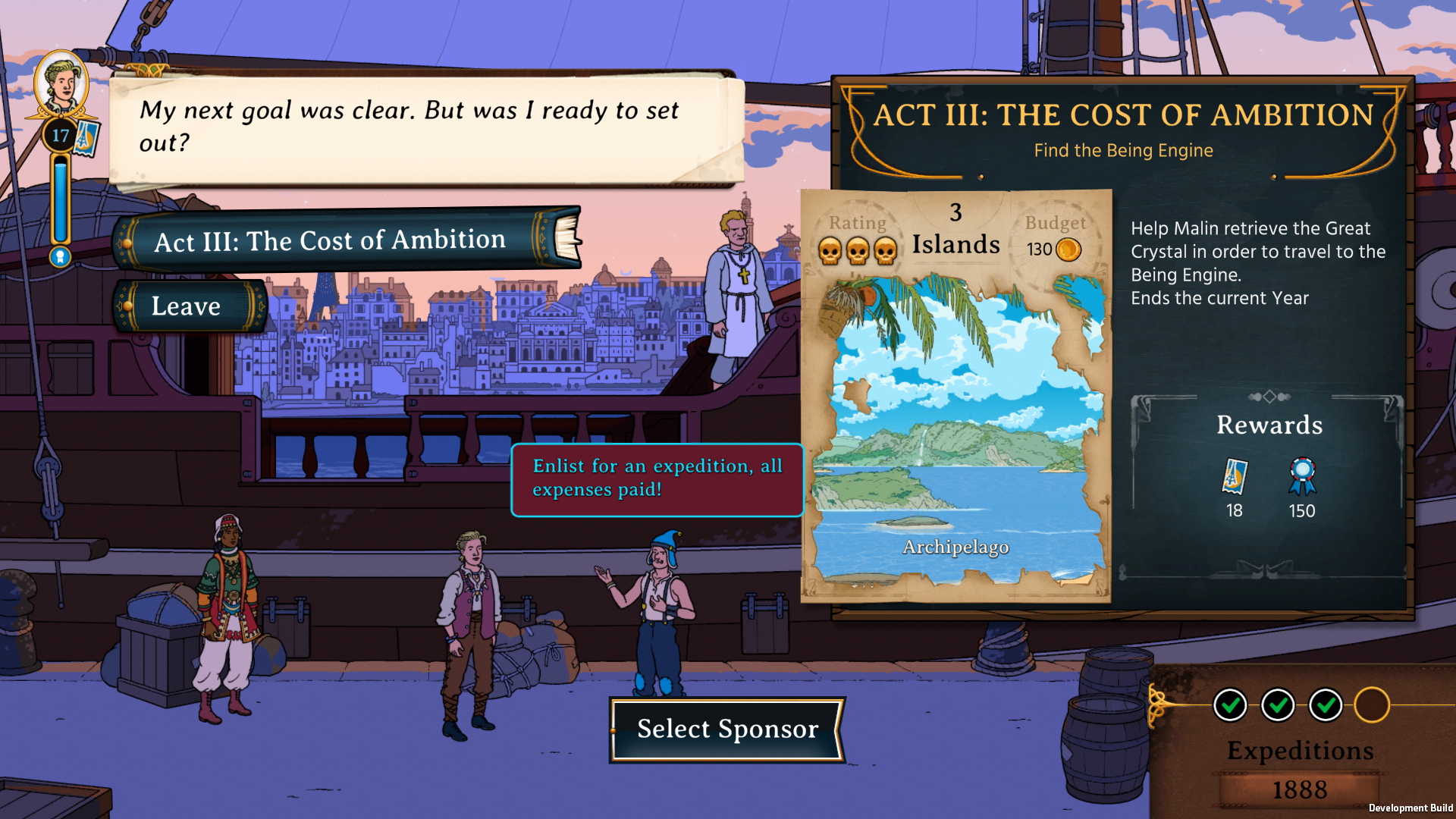The height and width of the screenshot is (819, 1456).
Task: Click the unfilled fourth expedition circle
Action: [x=1372, y=705]
